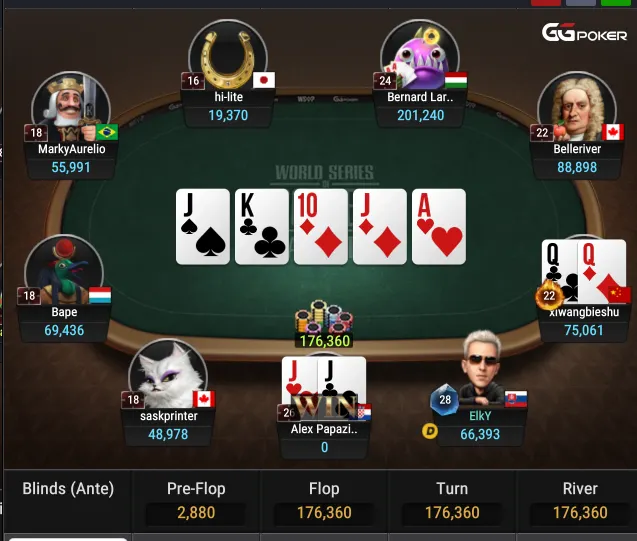Screen dimensions: 637x541
Task: Show the Turn stage of the hand
Action: pos(452,500)
